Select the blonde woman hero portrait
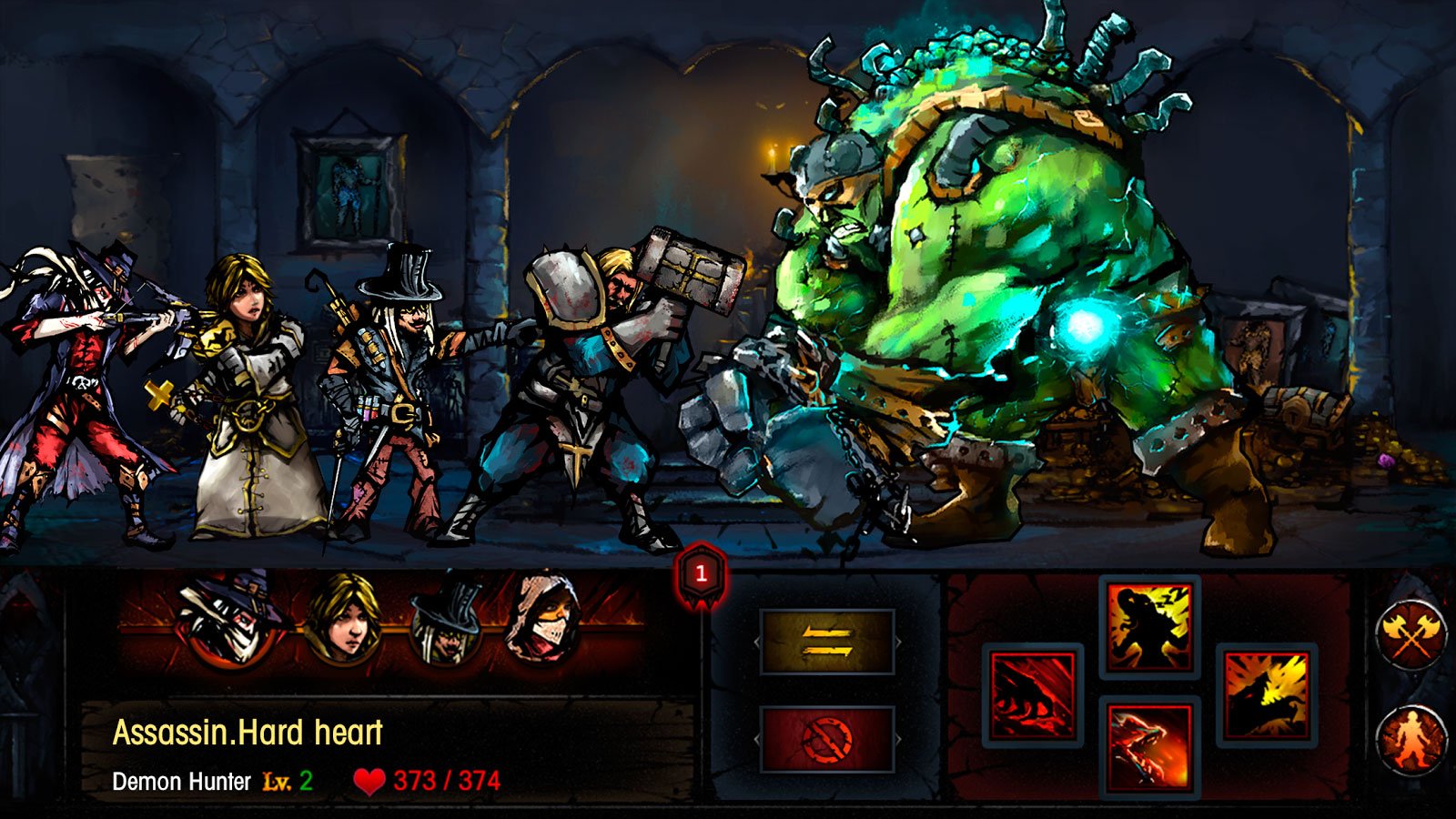 [x=341, y=619]
